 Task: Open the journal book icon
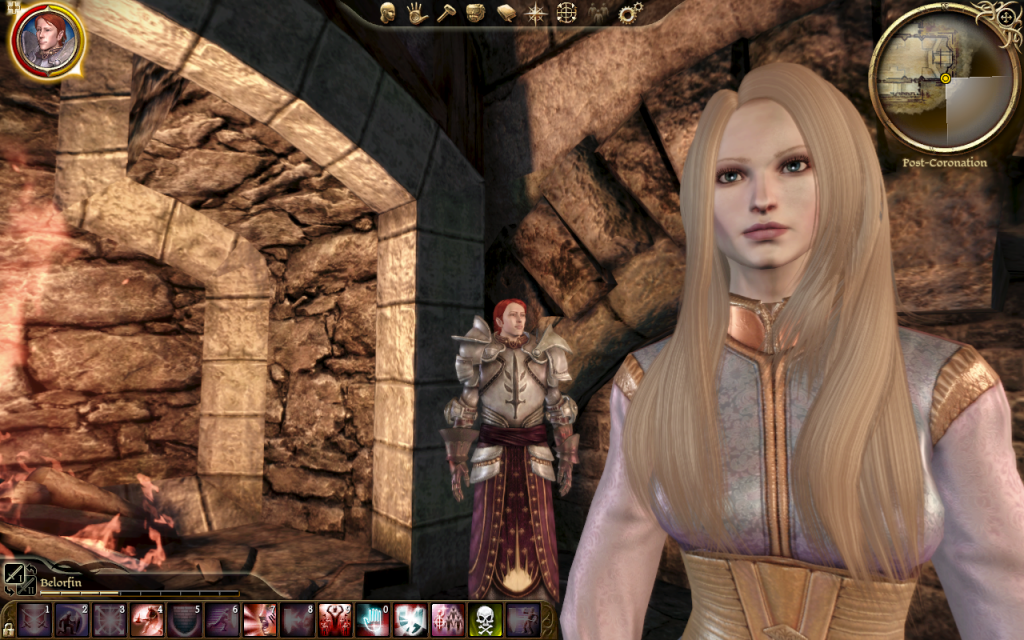(x=506, y=13)
